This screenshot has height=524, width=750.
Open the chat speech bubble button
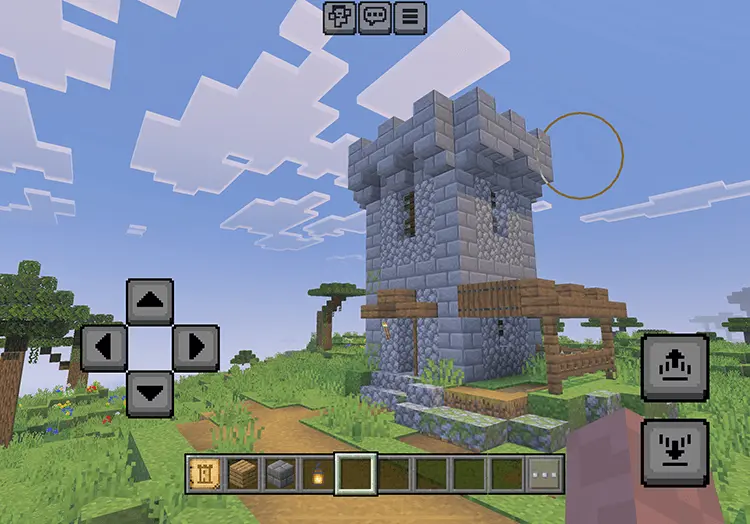[x=375, y=18]
